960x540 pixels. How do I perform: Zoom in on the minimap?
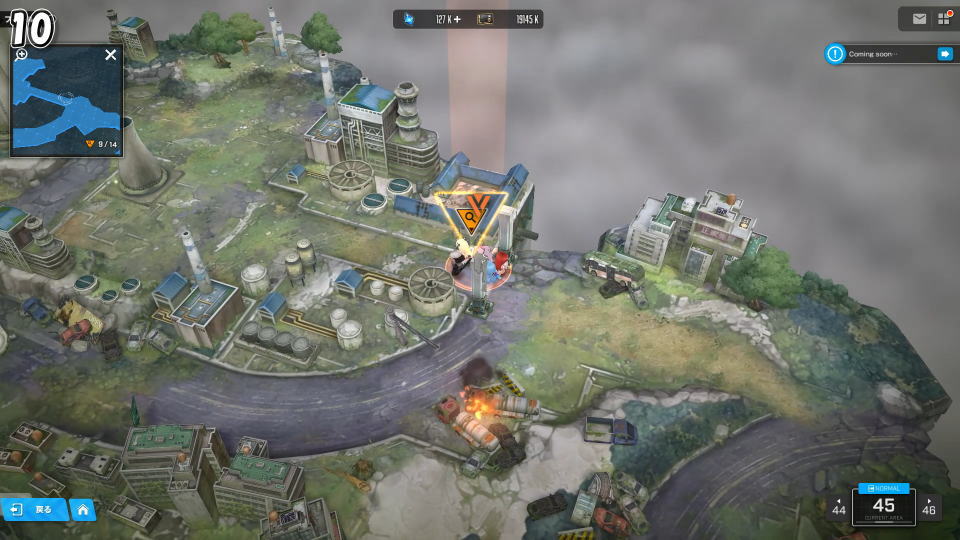21,55
